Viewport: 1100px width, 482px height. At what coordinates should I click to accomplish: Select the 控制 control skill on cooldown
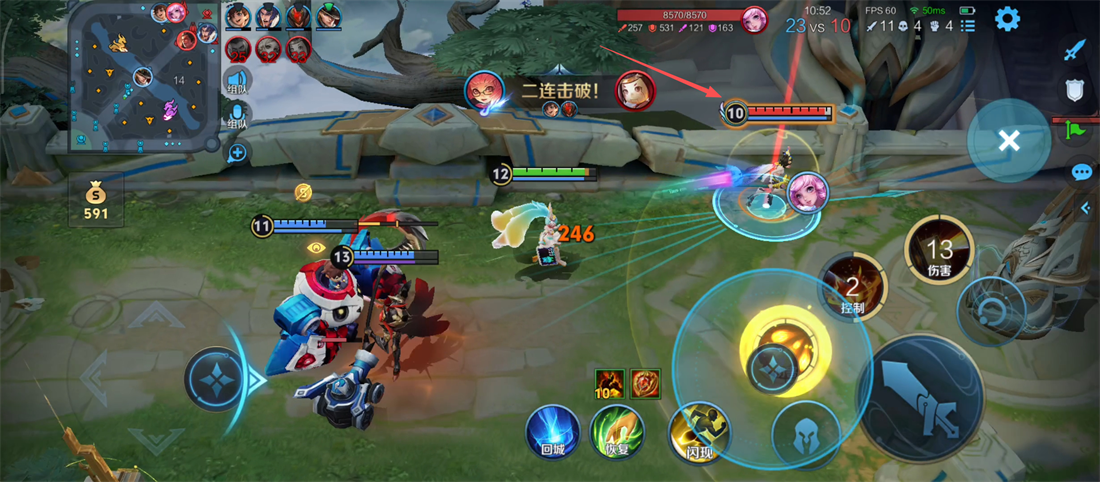click(852, 287)
